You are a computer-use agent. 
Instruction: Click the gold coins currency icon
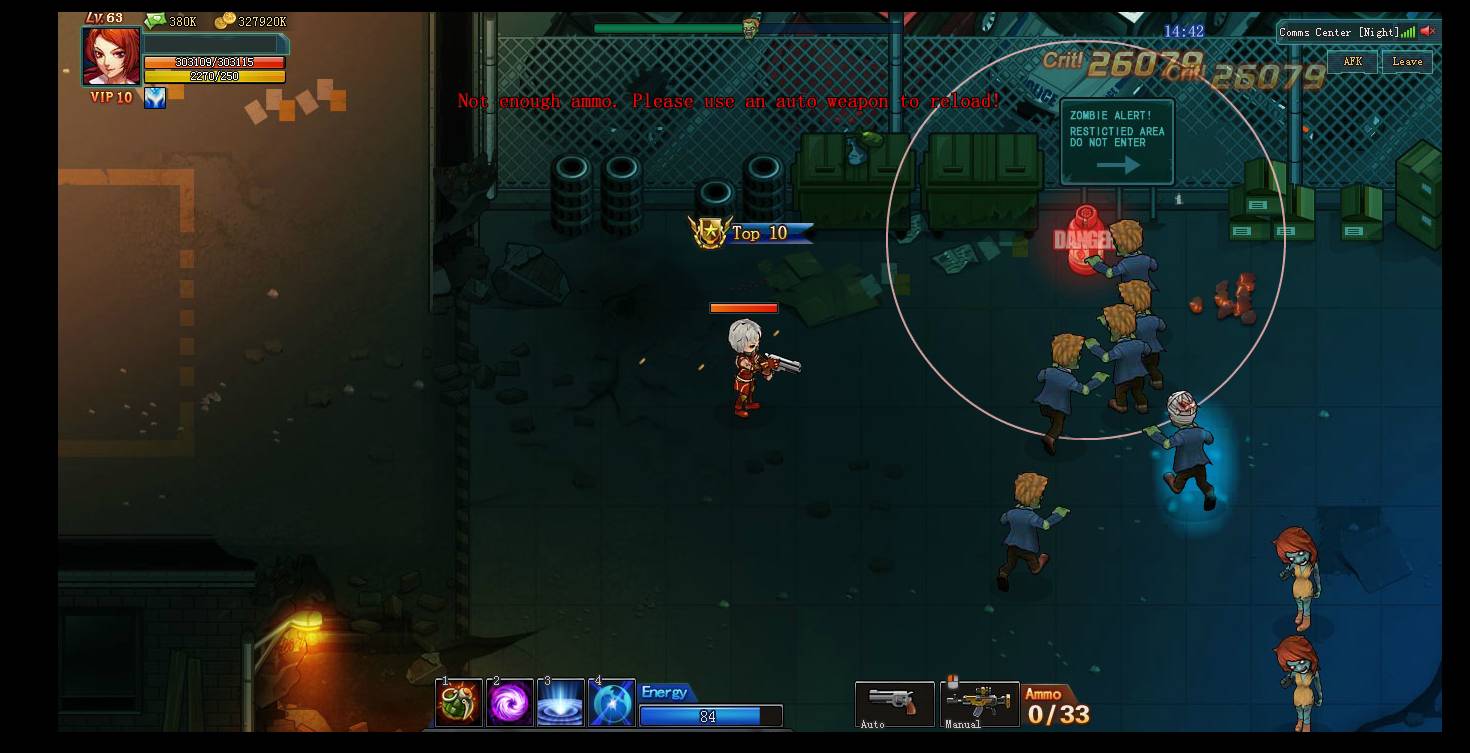(x=224, y=21)
